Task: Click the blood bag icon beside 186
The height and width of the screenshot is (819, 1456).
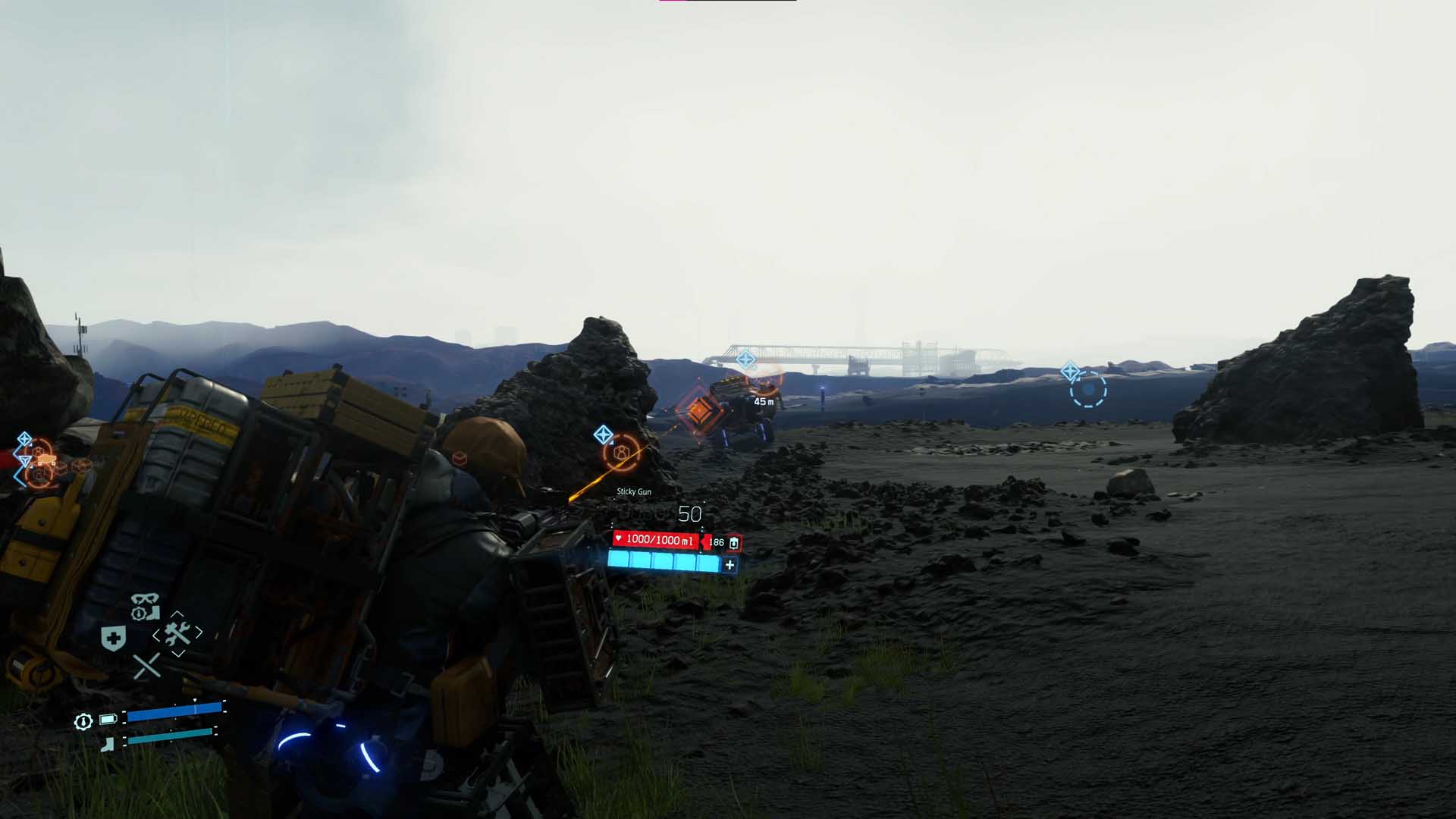Action: [x=734, y=542]
